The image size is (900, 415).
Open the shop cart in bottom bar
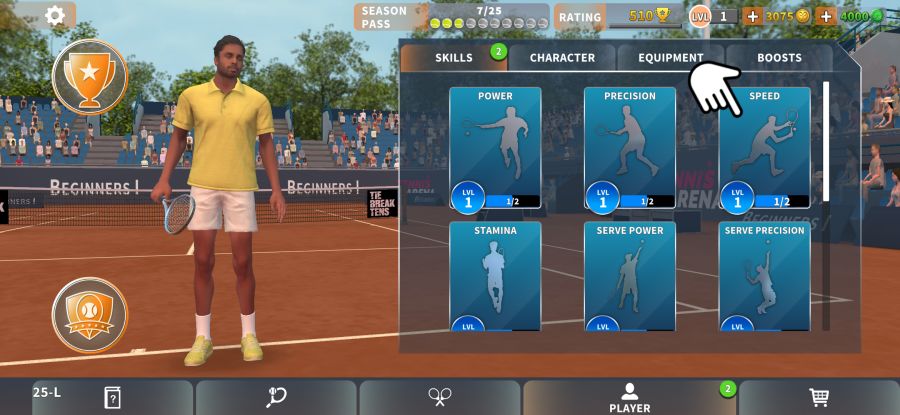click(819, 397)
